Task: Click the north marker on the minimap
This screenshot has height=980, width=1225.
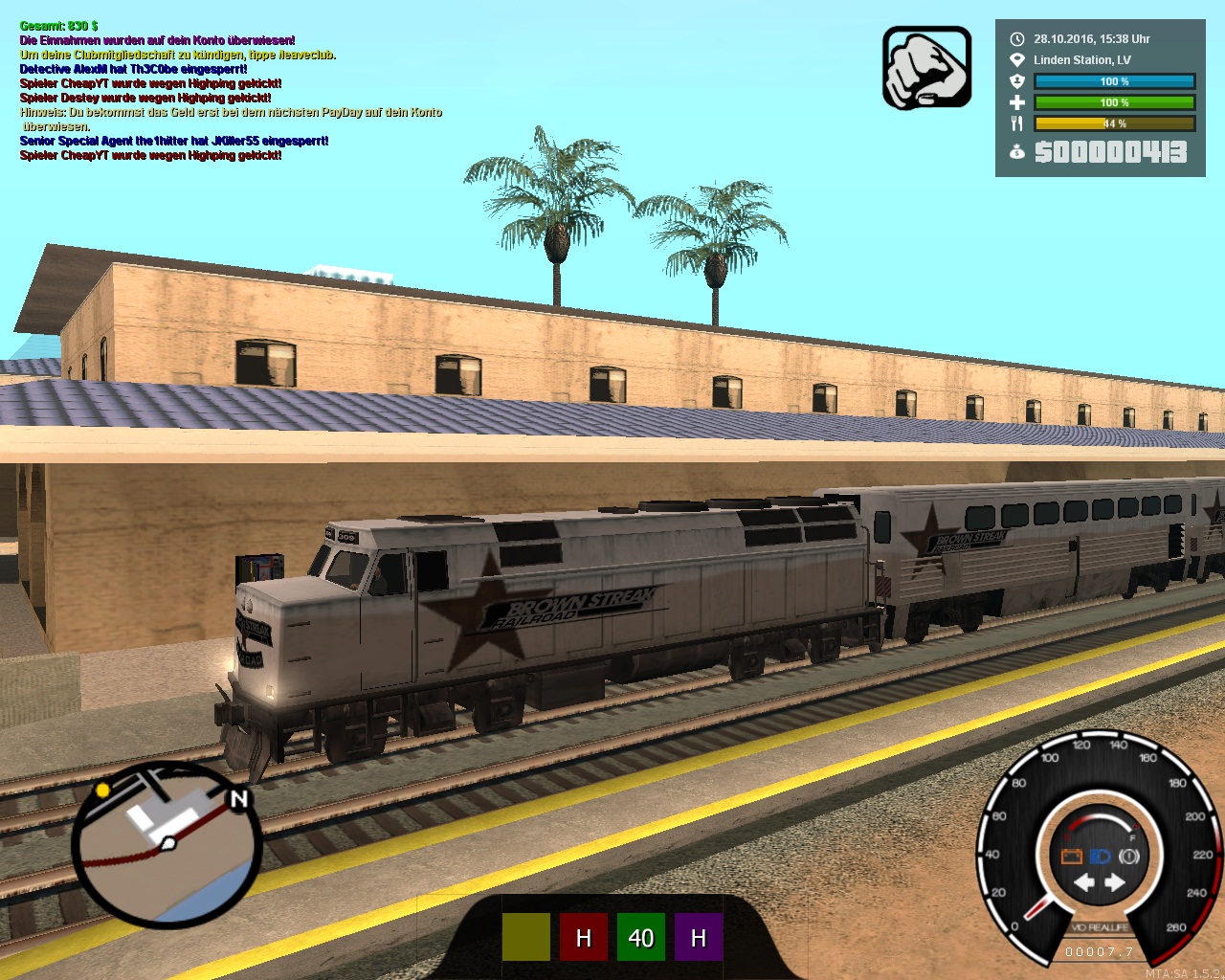Action: pos(238,799)
